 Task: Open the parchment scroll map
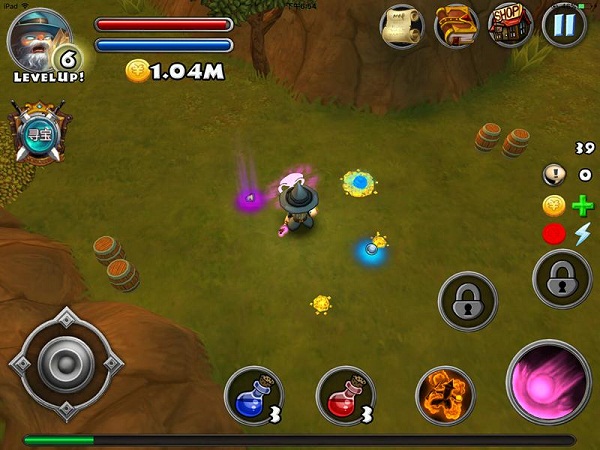coord(403,27)
